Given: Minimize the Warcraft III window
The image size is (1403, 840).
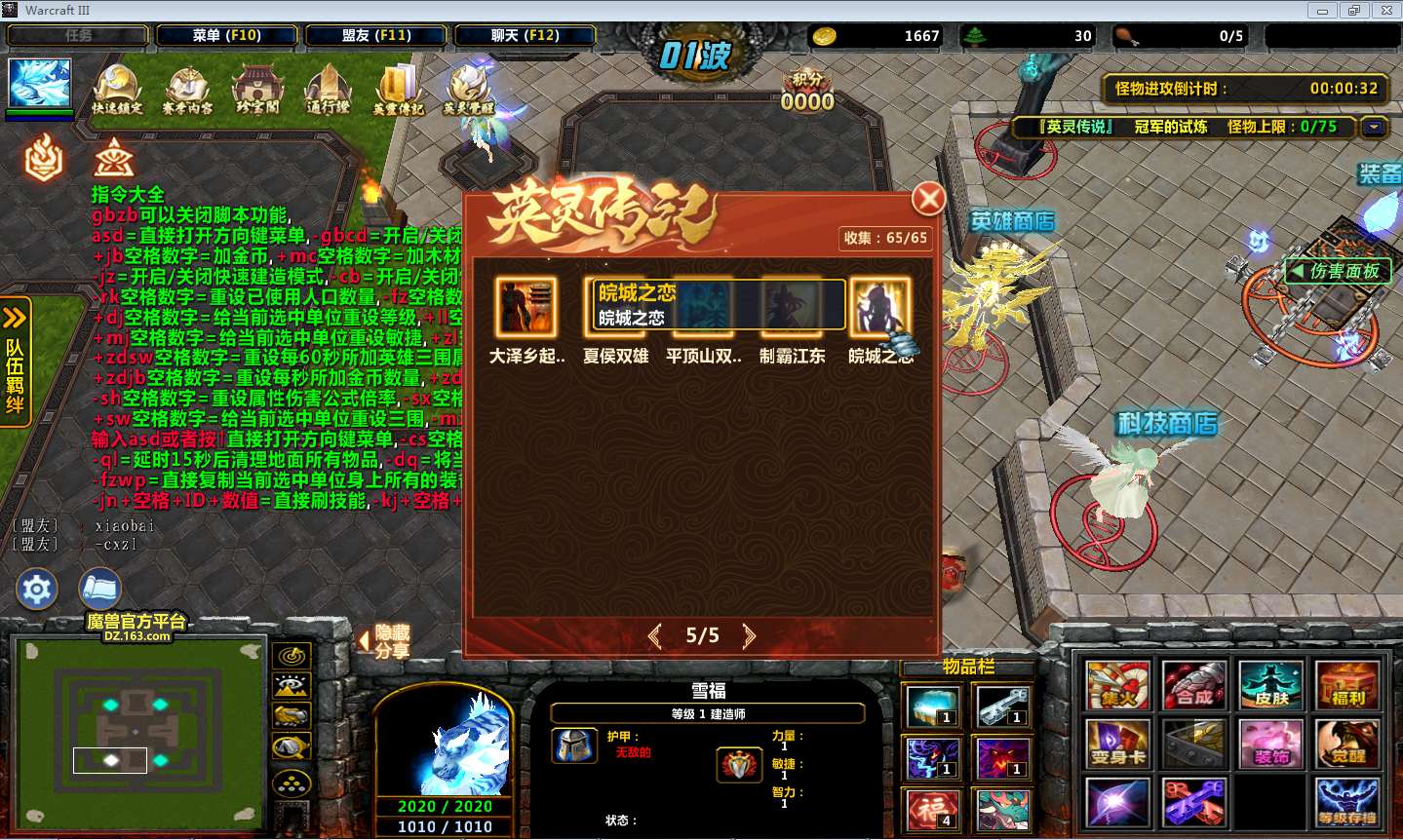Looking at the screenshot, I should 1322,11.
